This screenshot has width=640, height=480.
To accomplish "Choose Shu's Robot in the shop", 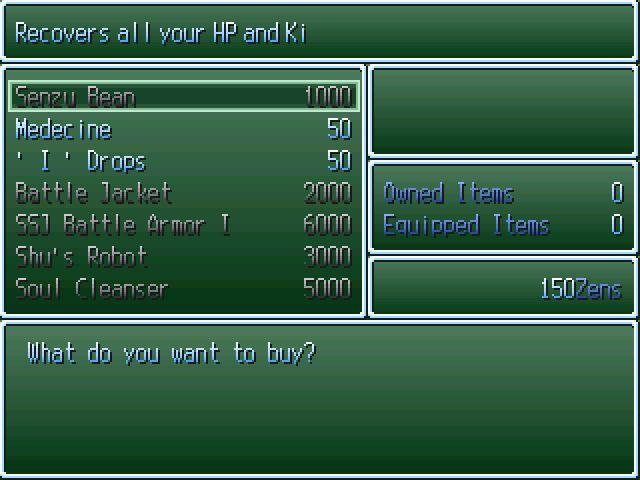I will (x=183, y=257).
